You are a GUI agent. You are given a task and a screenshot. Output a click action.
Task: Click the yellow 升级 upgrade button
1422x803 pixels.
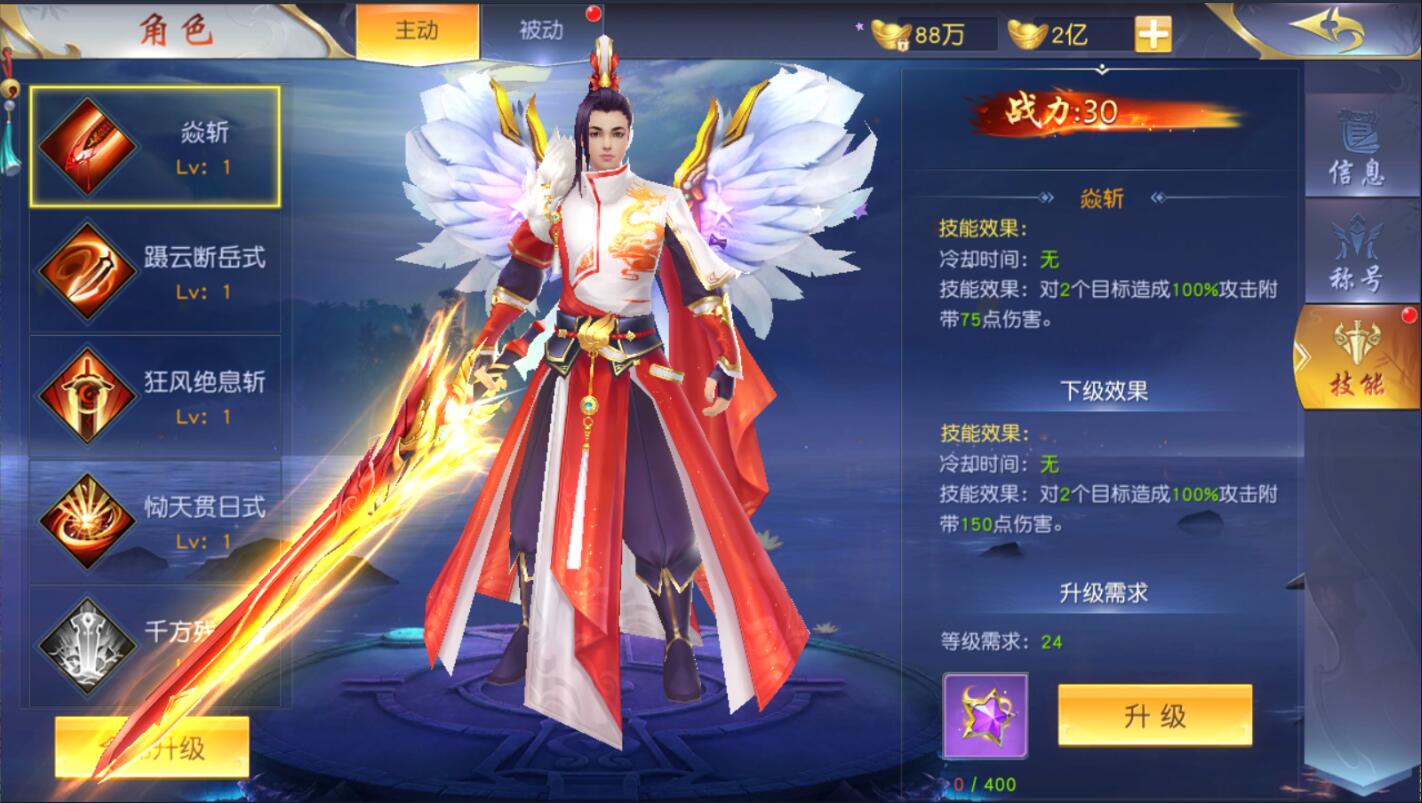(1154, 715)
